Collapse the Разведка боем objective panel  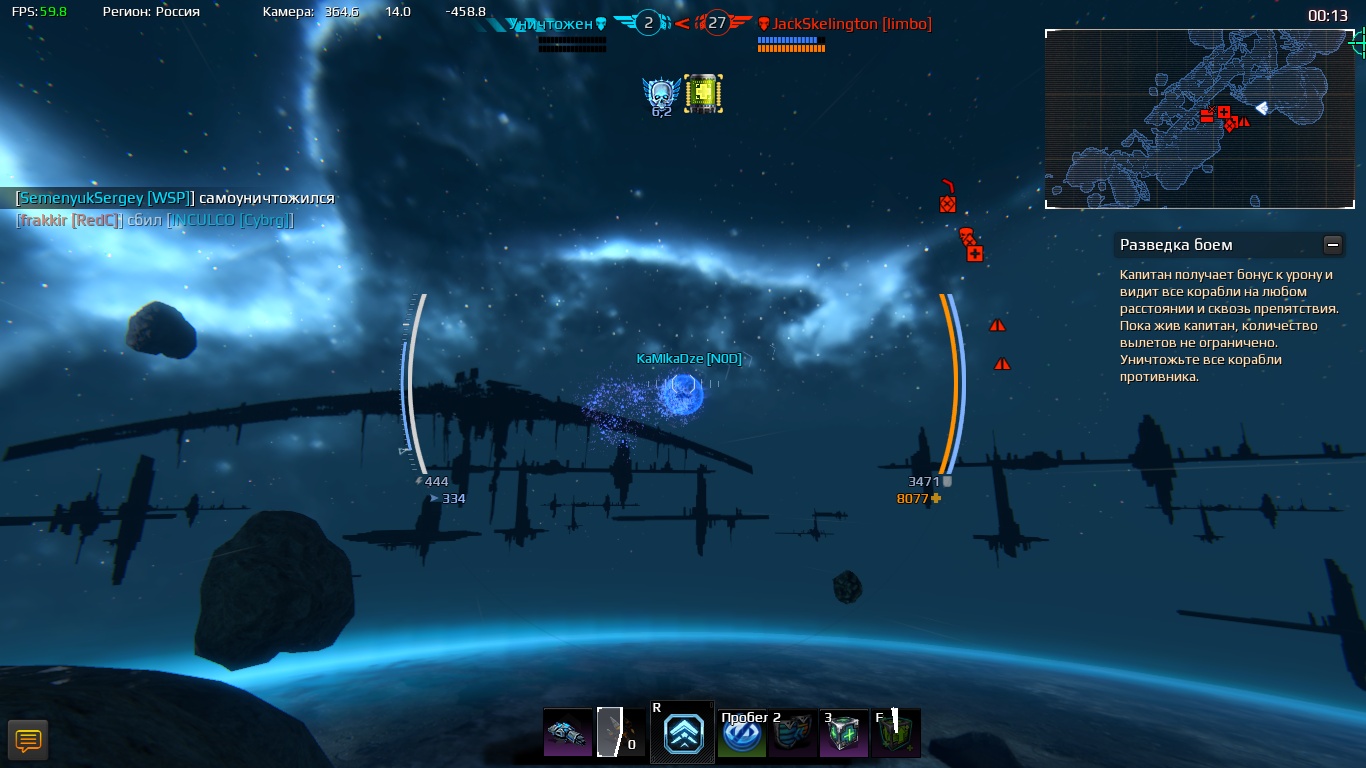(x=1332, y=245)
